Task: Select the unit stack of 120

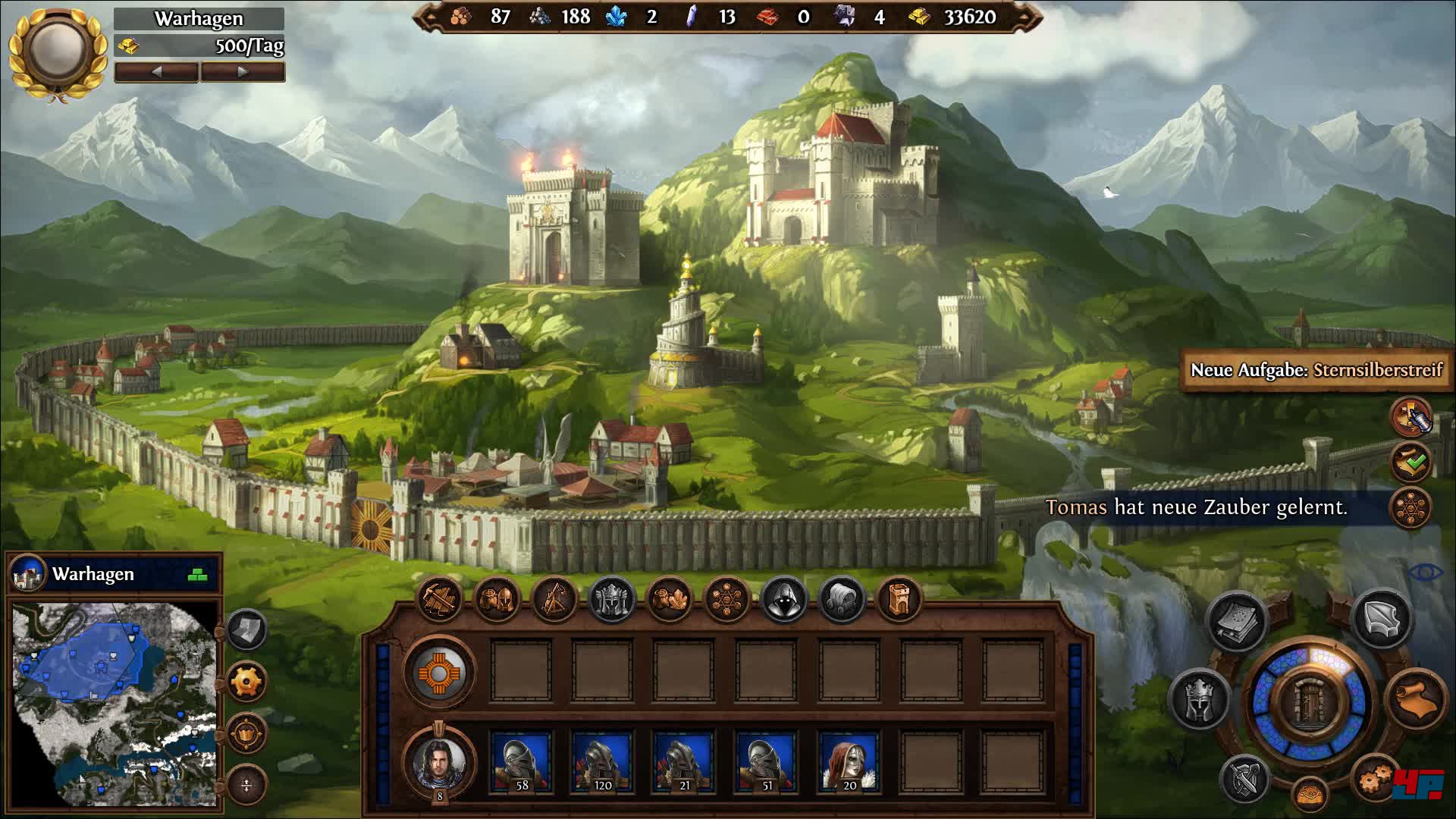Action: point(603,761)
